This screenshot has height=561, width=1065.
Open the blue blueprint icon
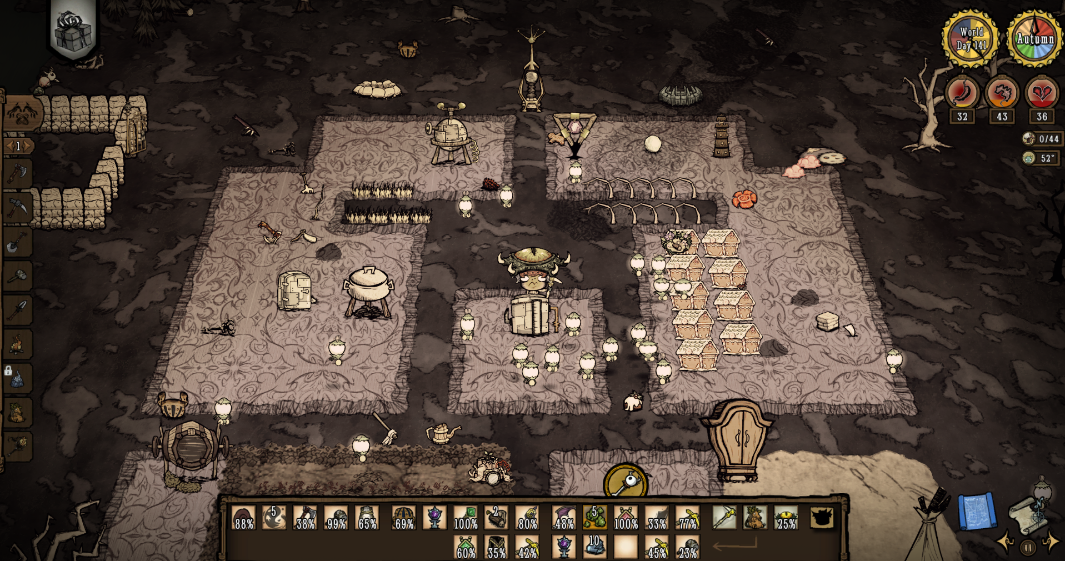click(976, 511)
